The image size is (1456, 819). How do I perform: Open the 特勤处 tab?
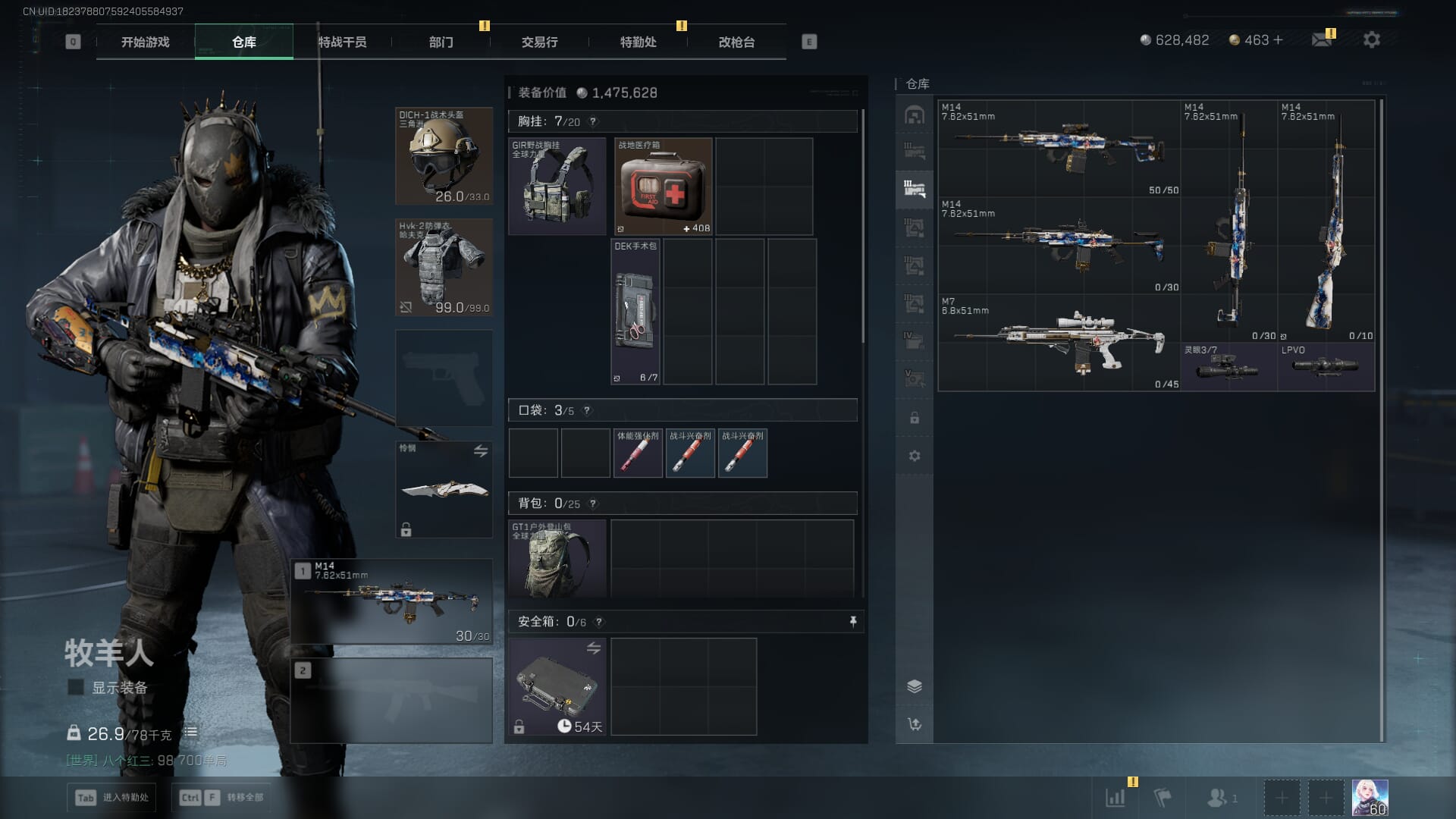[x=638, y=42]
